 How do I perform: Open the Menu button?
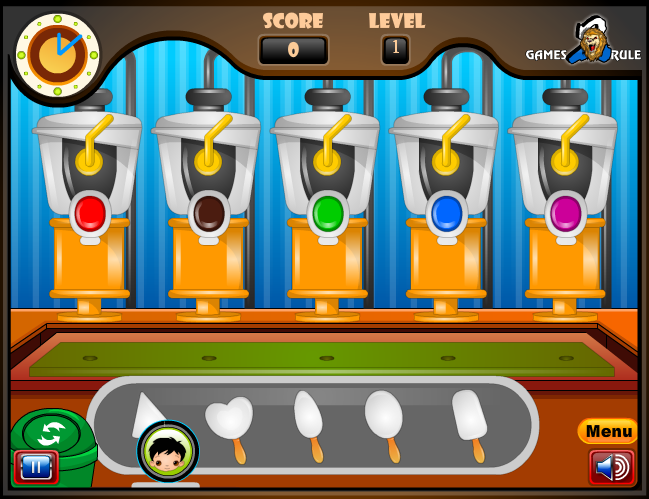coord(608,431)
